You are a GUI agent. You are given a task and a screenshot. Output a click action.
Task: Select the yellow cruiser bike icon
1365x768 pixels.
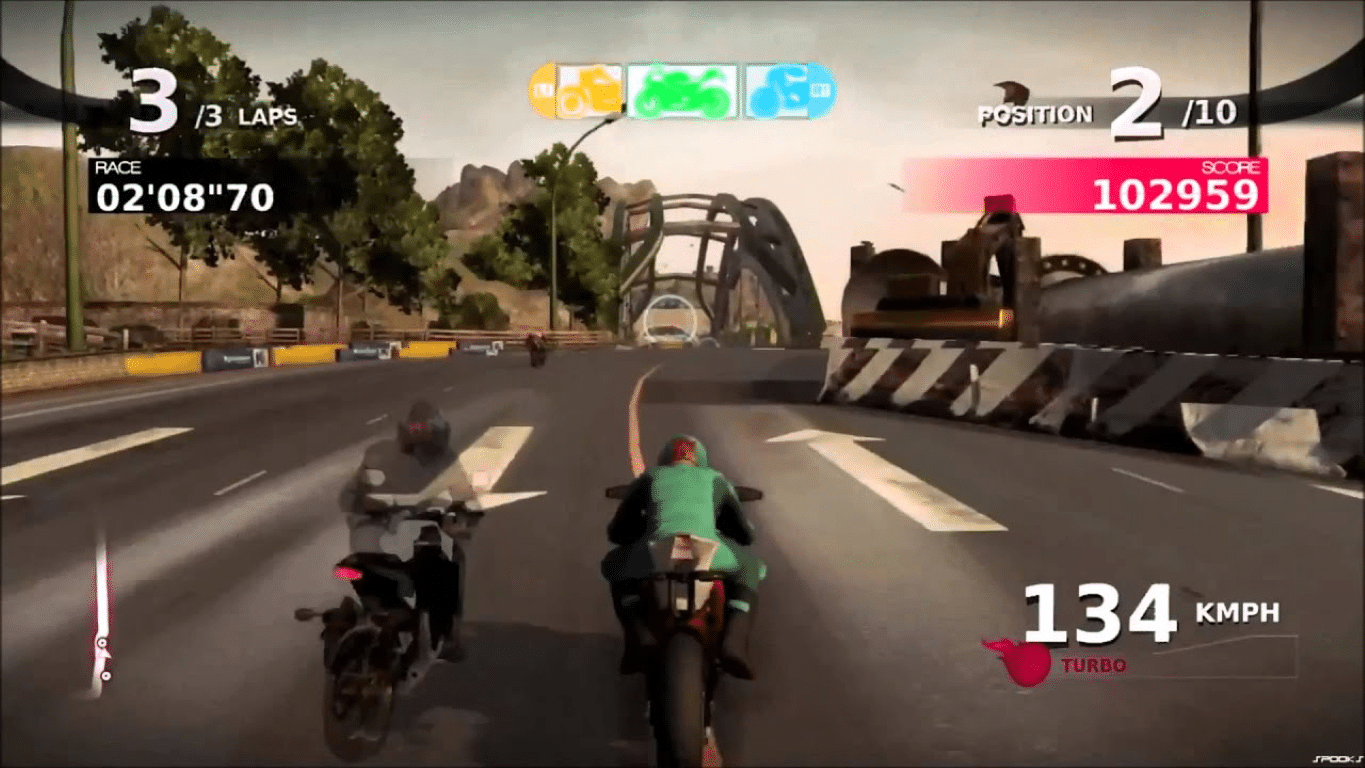588,88
